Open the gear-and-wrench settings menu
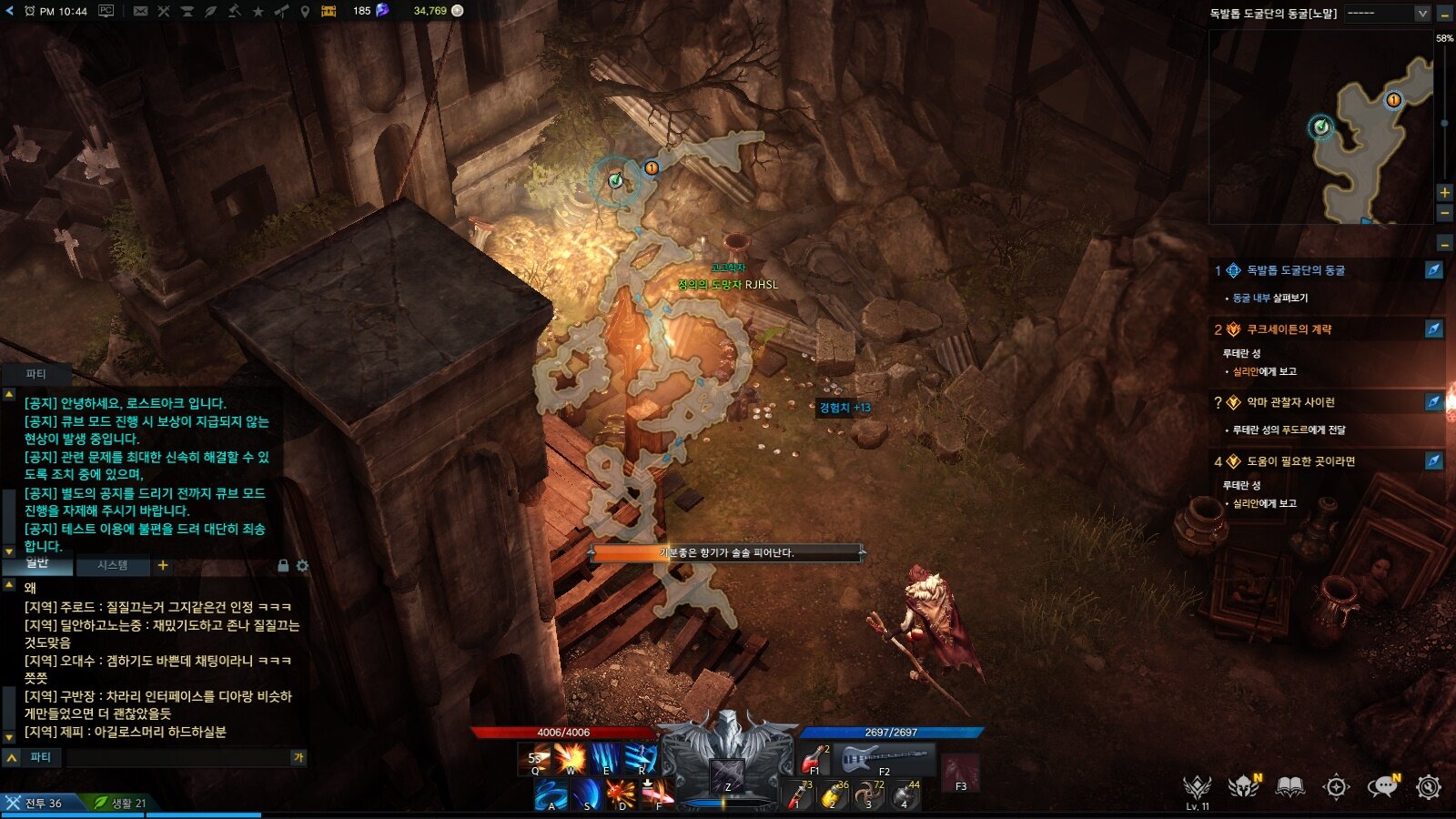The image size is (1456, 819). point(1429,787)
